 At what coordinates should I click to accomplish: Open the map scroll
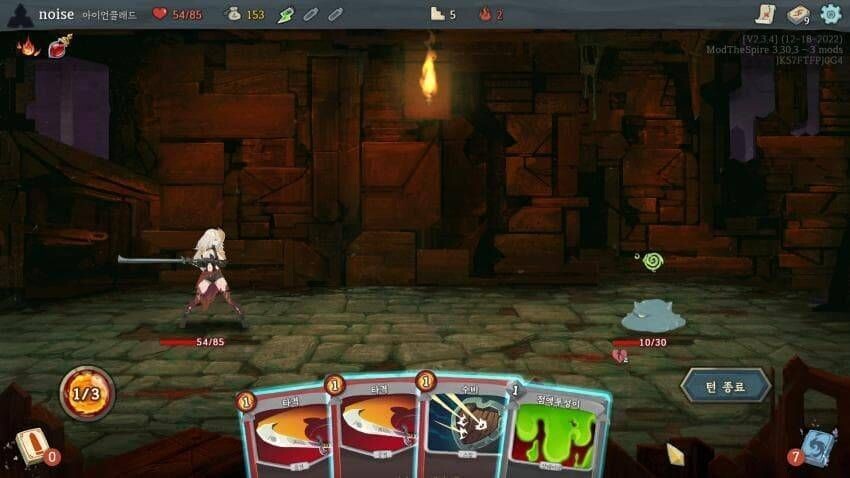pyautogui.click(x=765, y=14)
